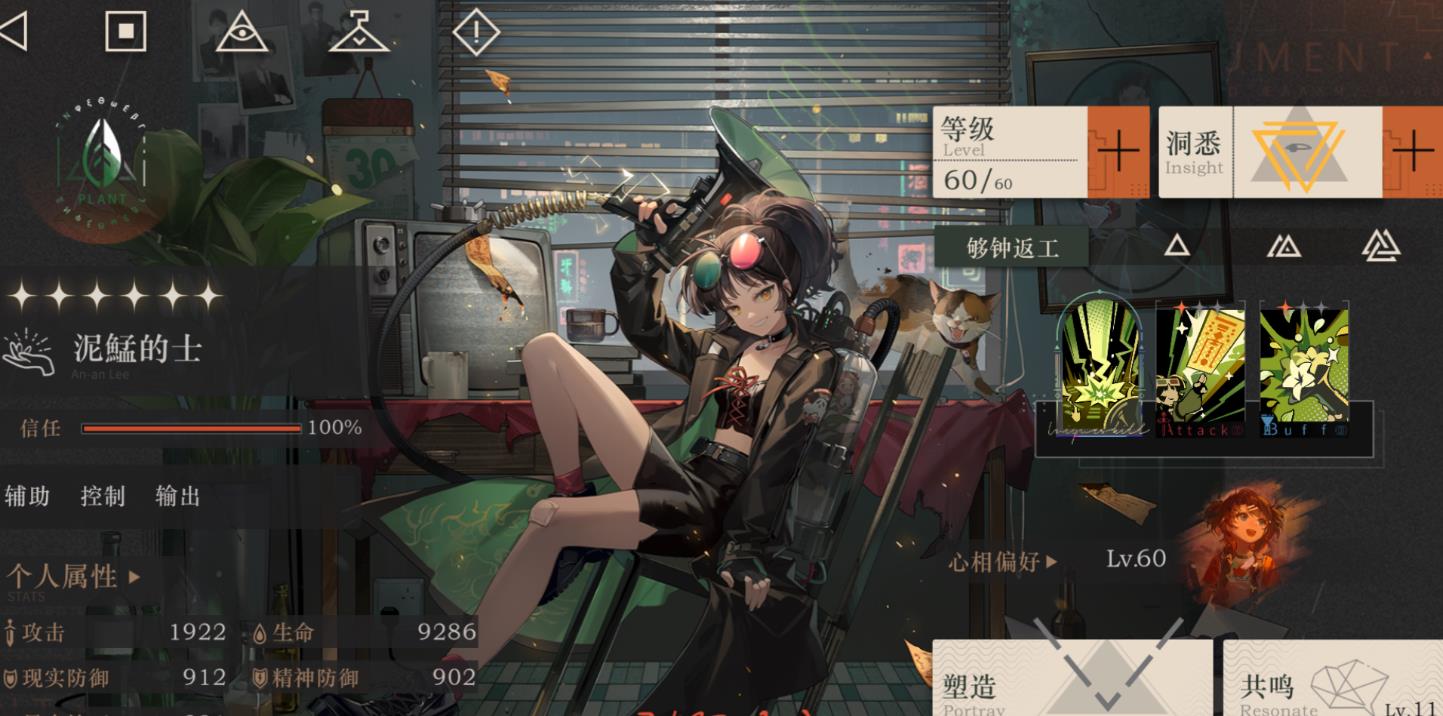View the Attack skill card
Image resolution: width=1443 pixels, height=716 pixels.
point(1200,367)
